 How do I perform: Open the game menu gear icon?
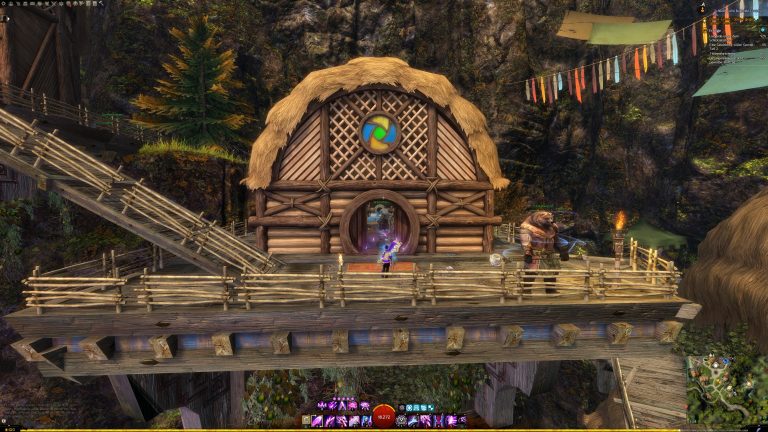(x=4, y=4)
